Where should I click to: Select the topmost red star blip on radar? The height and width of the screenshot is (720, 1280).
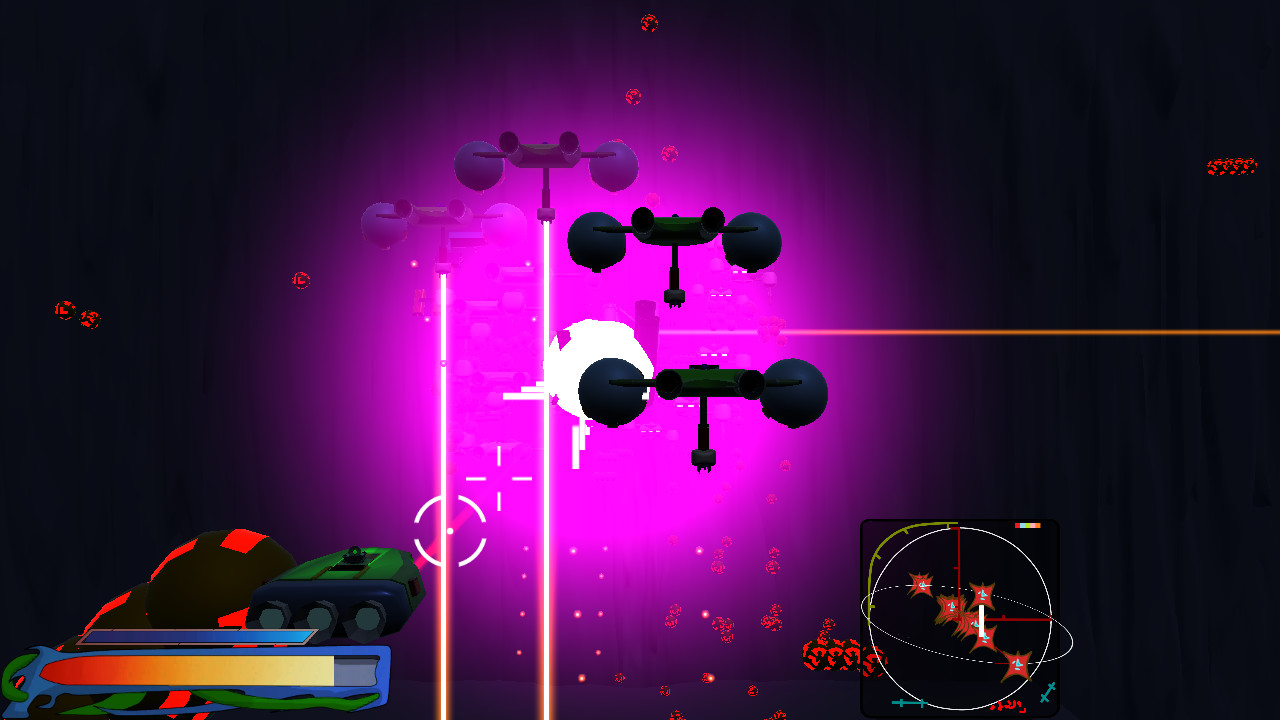point(923,583)
